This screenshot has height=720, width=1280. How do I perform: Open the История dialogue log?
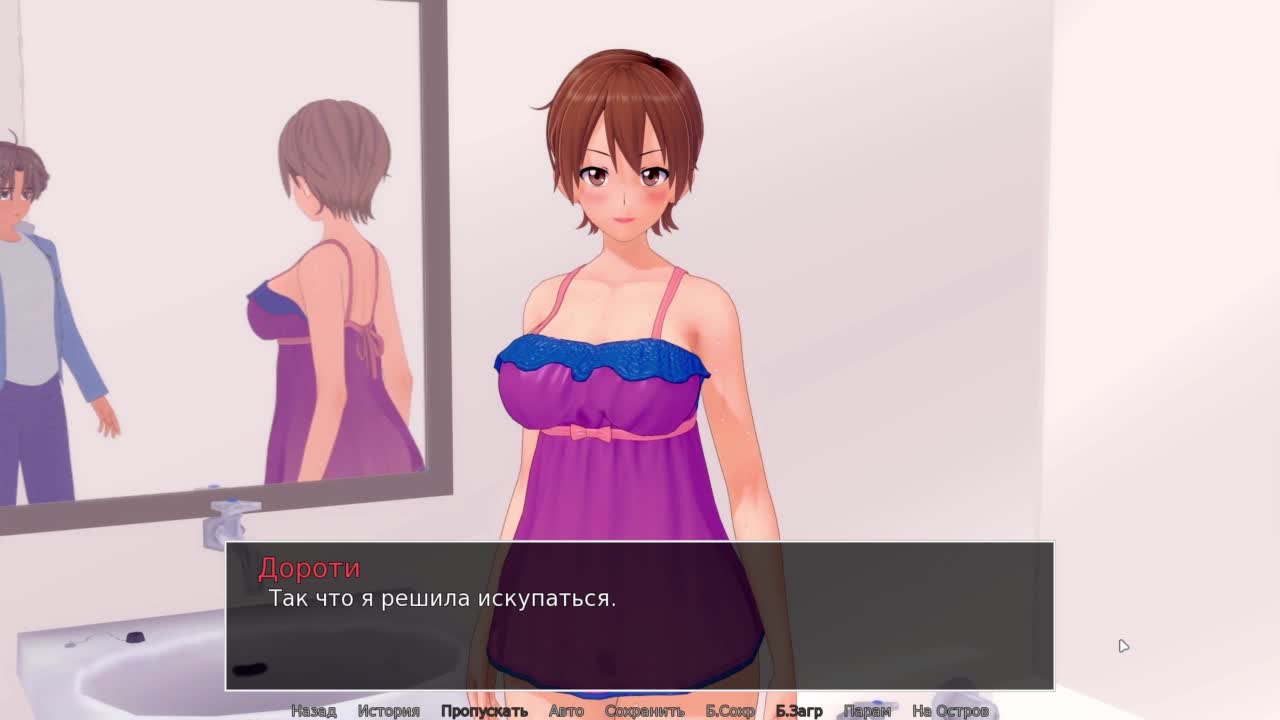pos(388,711)
